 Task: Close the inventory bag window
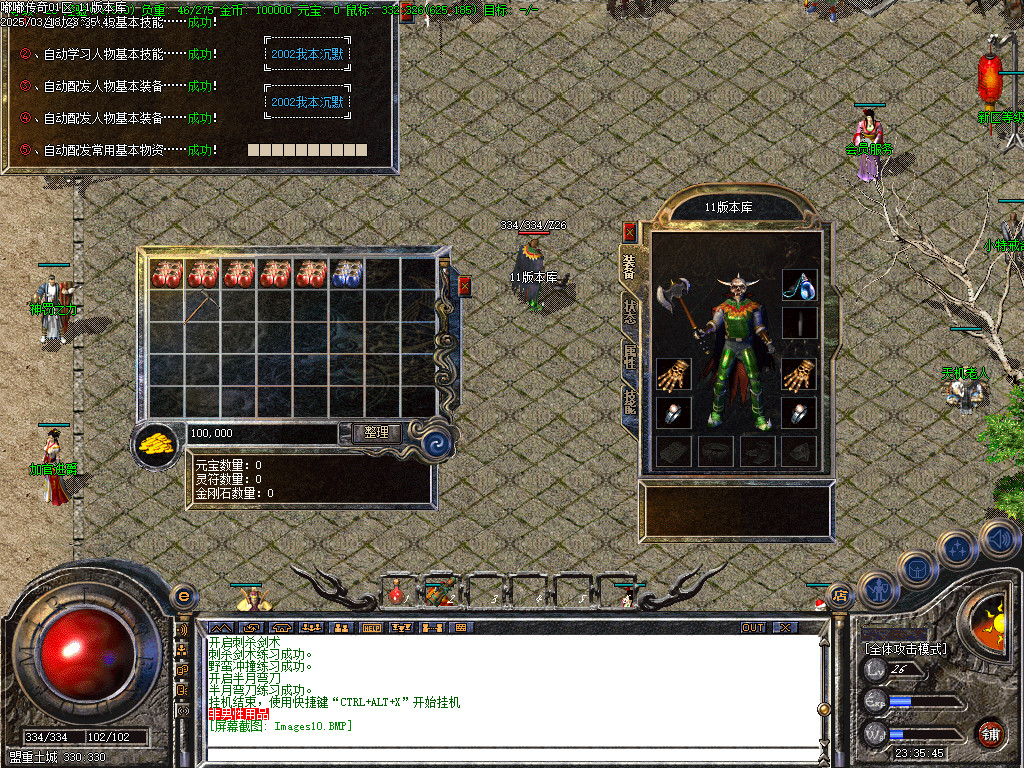[x=464, y=286]
